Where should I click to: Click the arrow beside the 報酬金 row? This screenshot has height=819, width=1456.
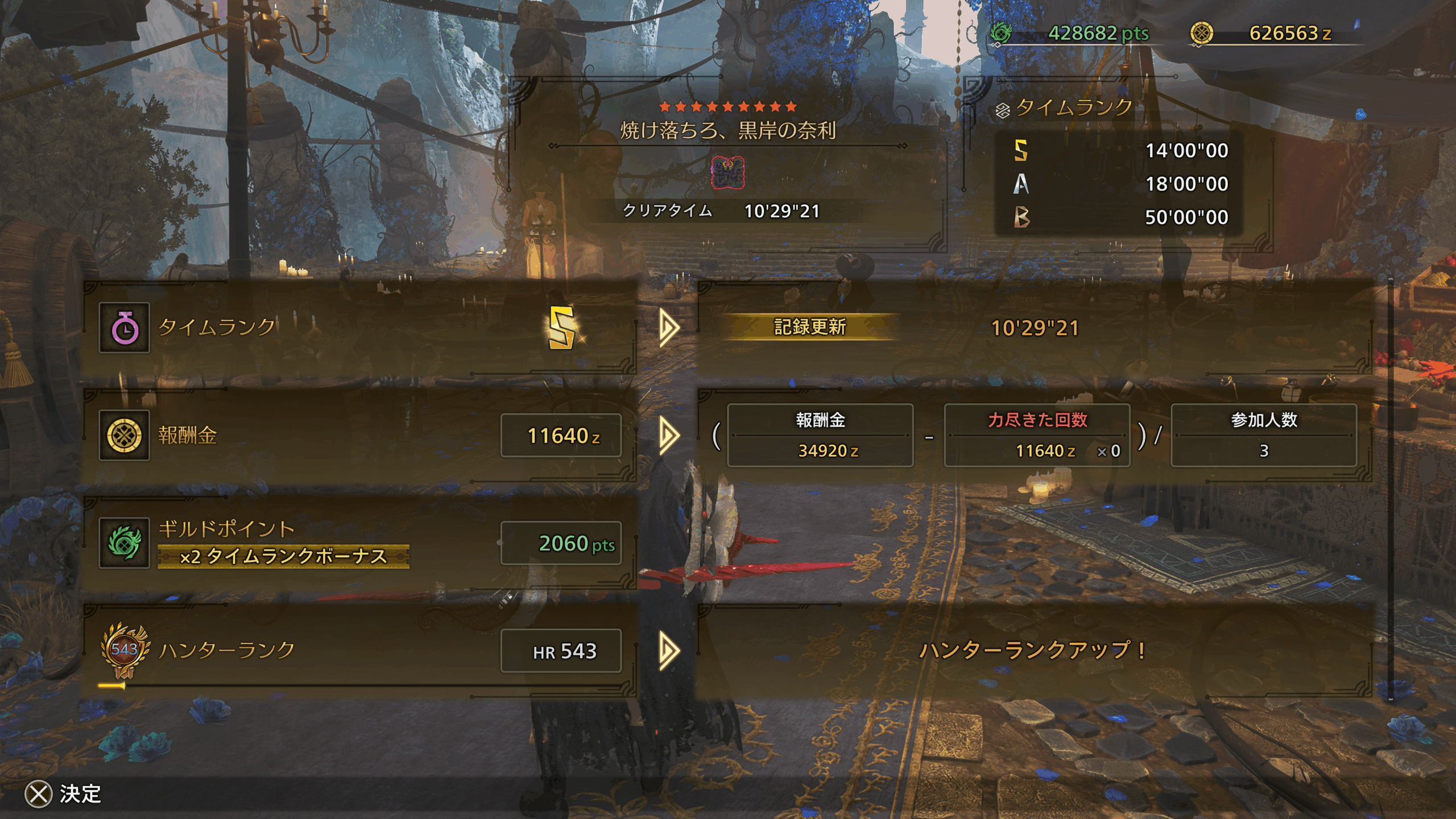(669, 436)
